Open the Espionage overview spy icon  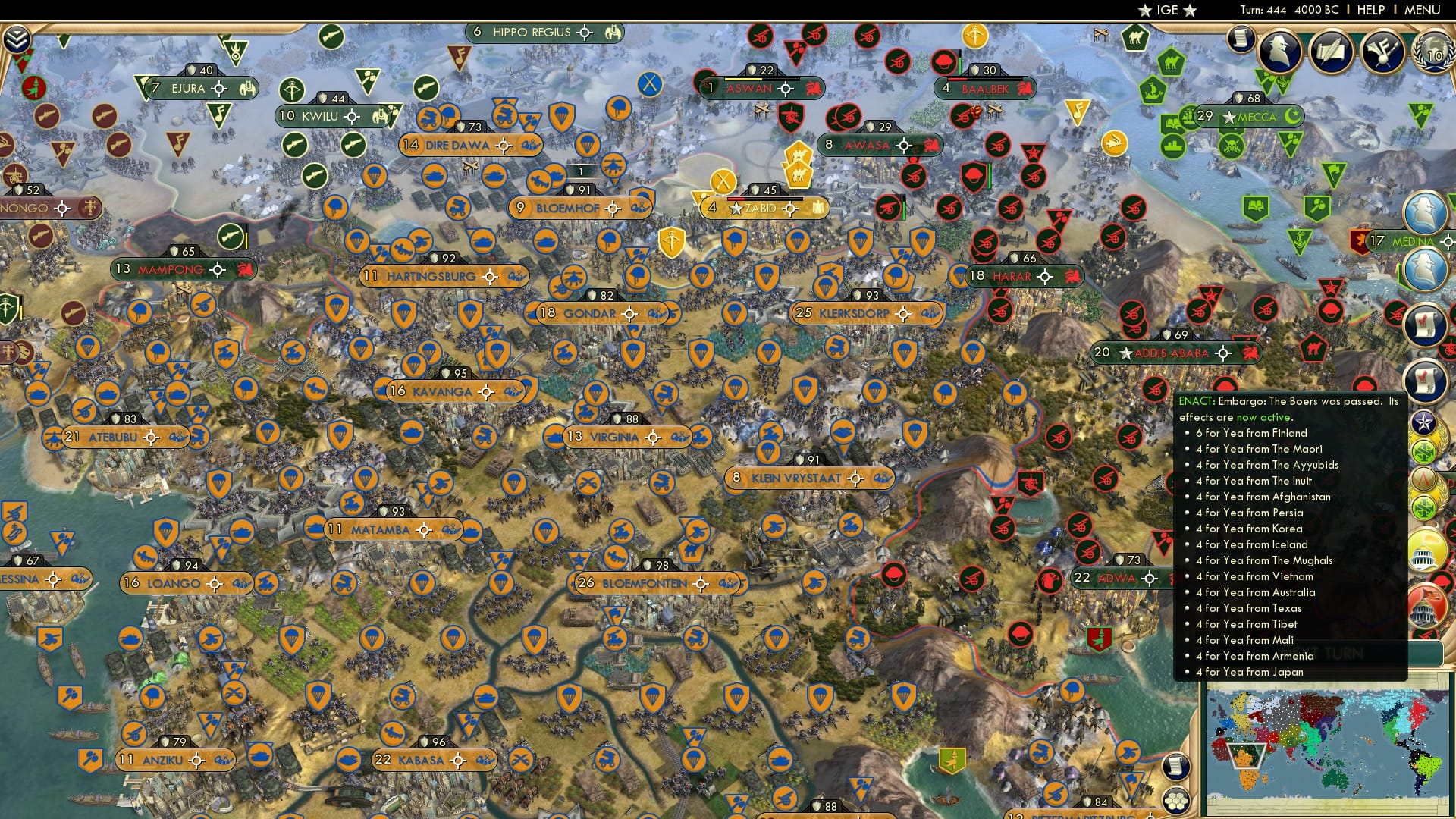[x=1281, y=50]
